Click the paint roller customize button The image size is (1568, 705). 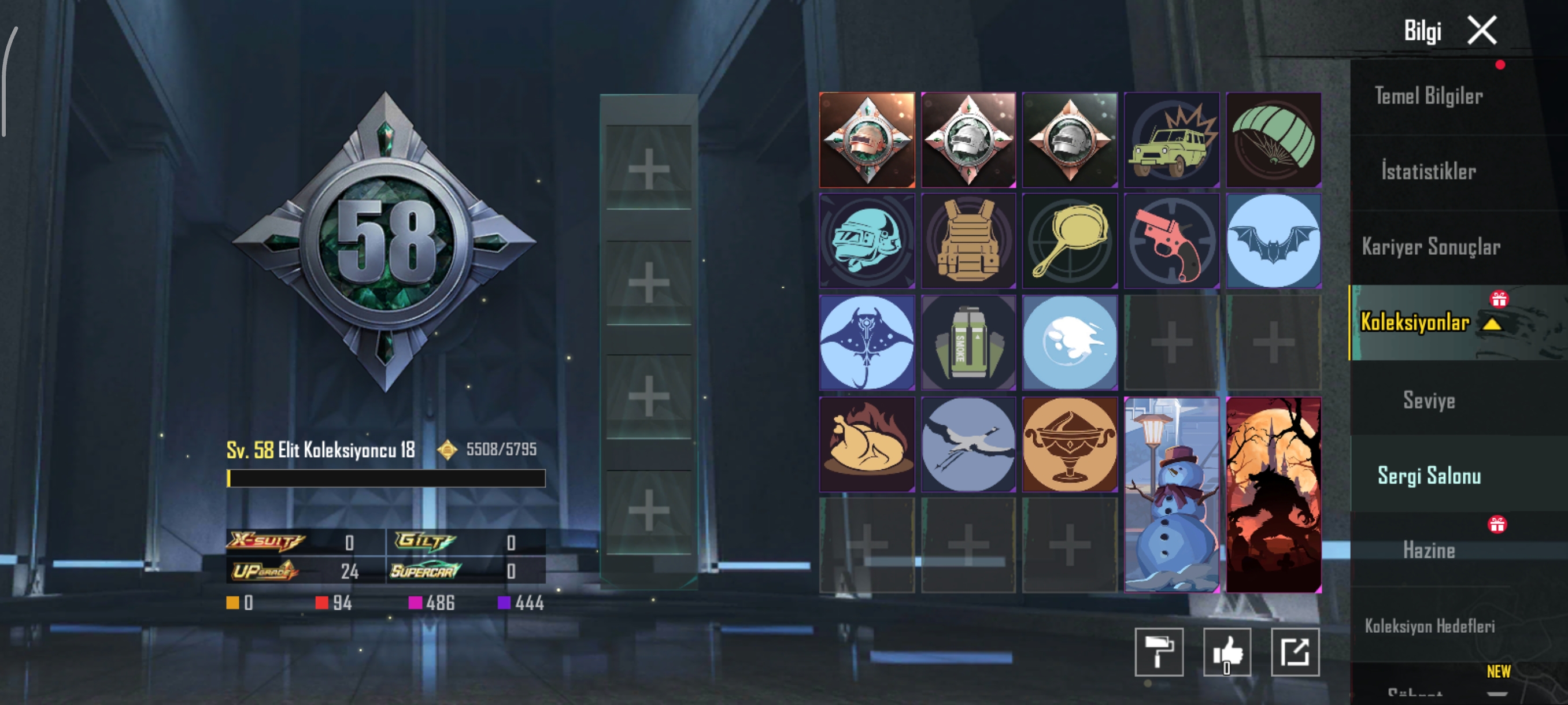1158,652
